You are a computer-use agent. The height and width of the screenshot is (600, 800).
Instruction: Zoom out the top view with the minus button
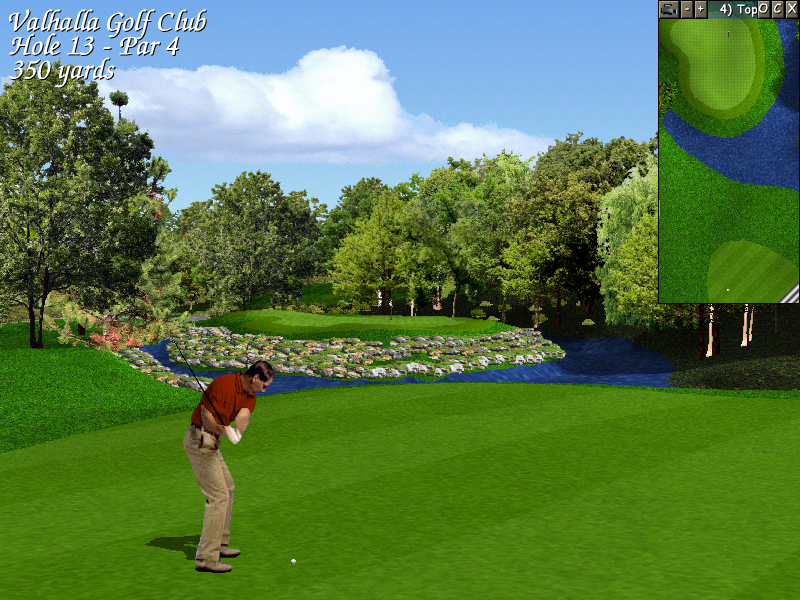coord(687,9)
